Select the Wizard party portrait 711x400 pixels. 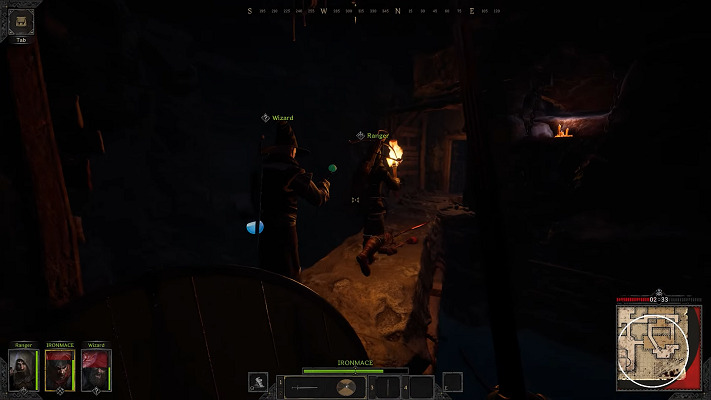click(x=96, y=370)
